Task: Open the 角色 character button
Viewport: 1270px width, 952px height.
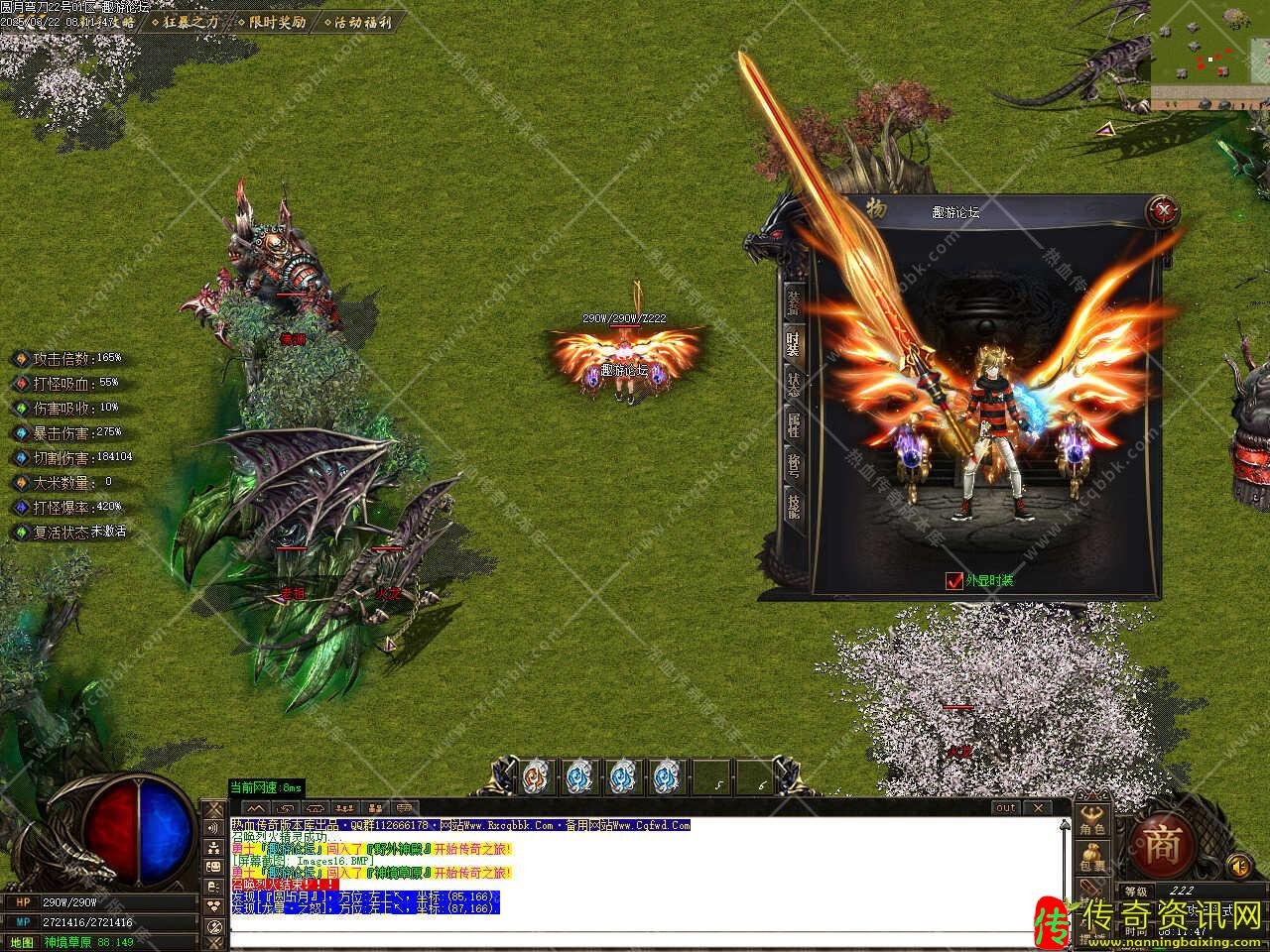Action: [x=1092, y=821]
